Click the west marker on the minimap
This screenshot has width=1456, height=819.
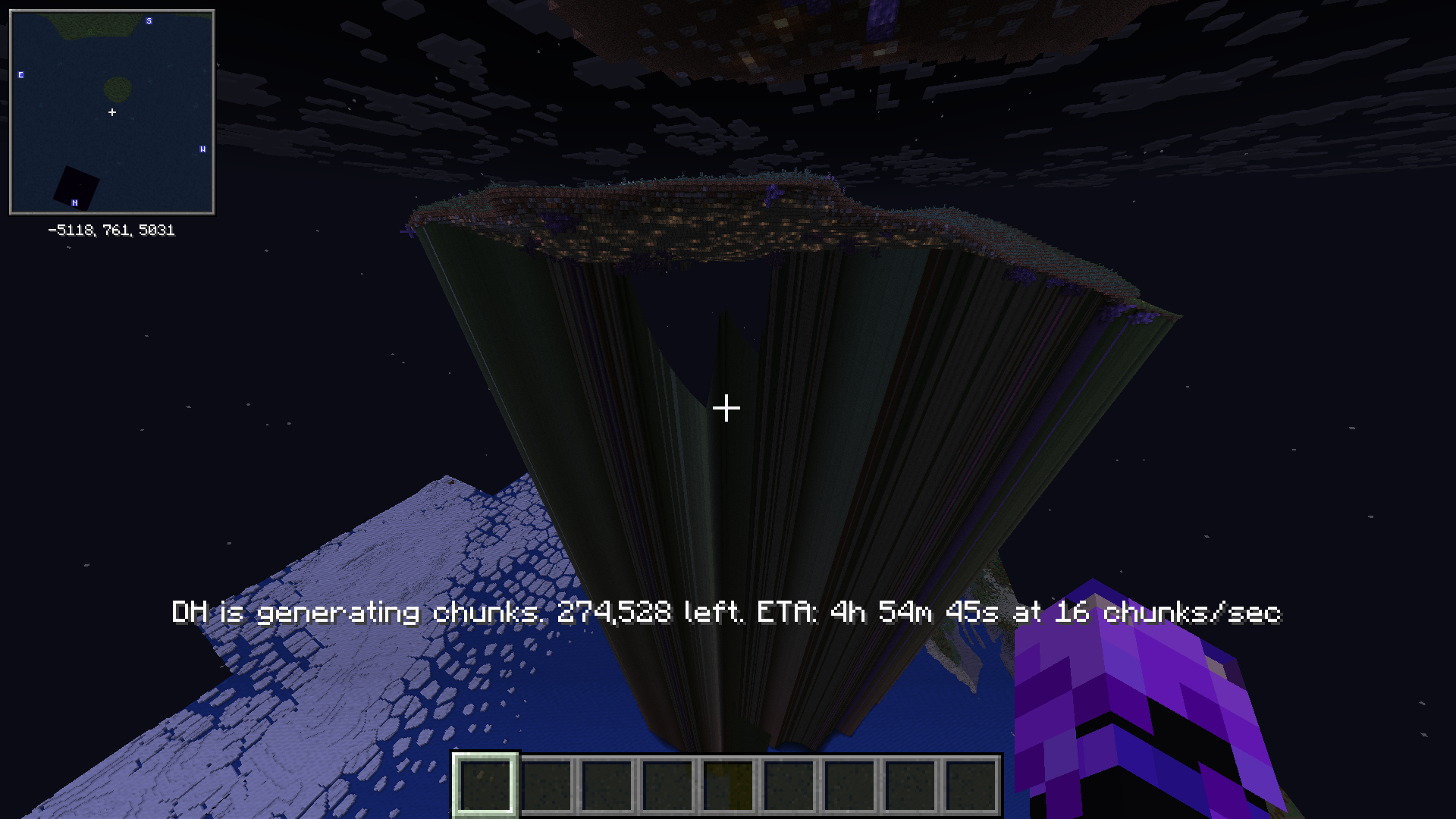(202, 149)
